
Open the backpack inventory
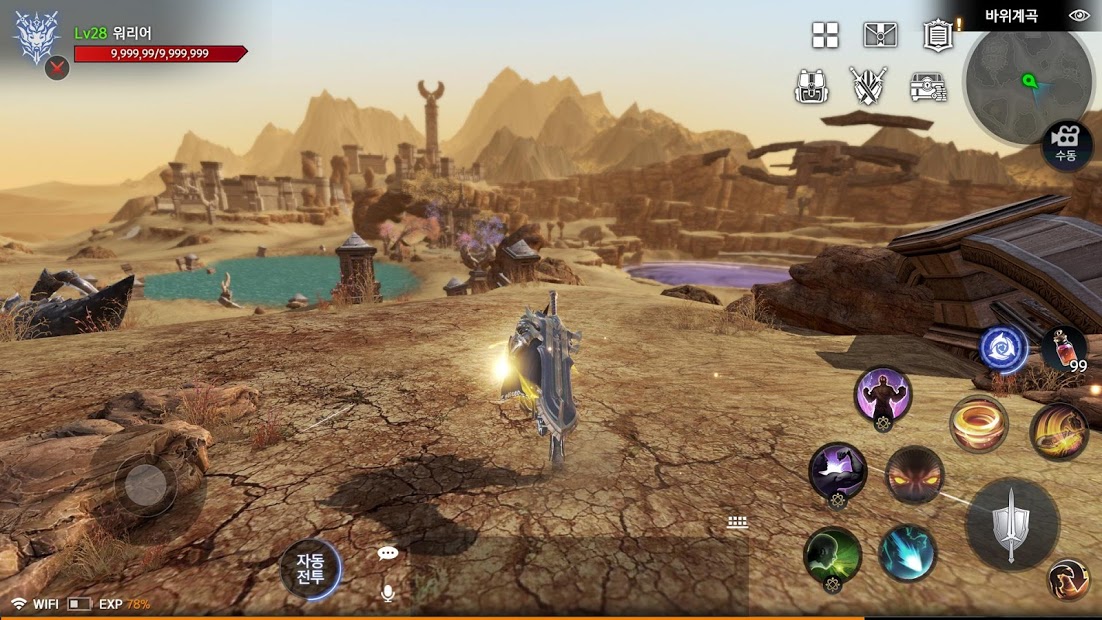[x=812, y=86]
